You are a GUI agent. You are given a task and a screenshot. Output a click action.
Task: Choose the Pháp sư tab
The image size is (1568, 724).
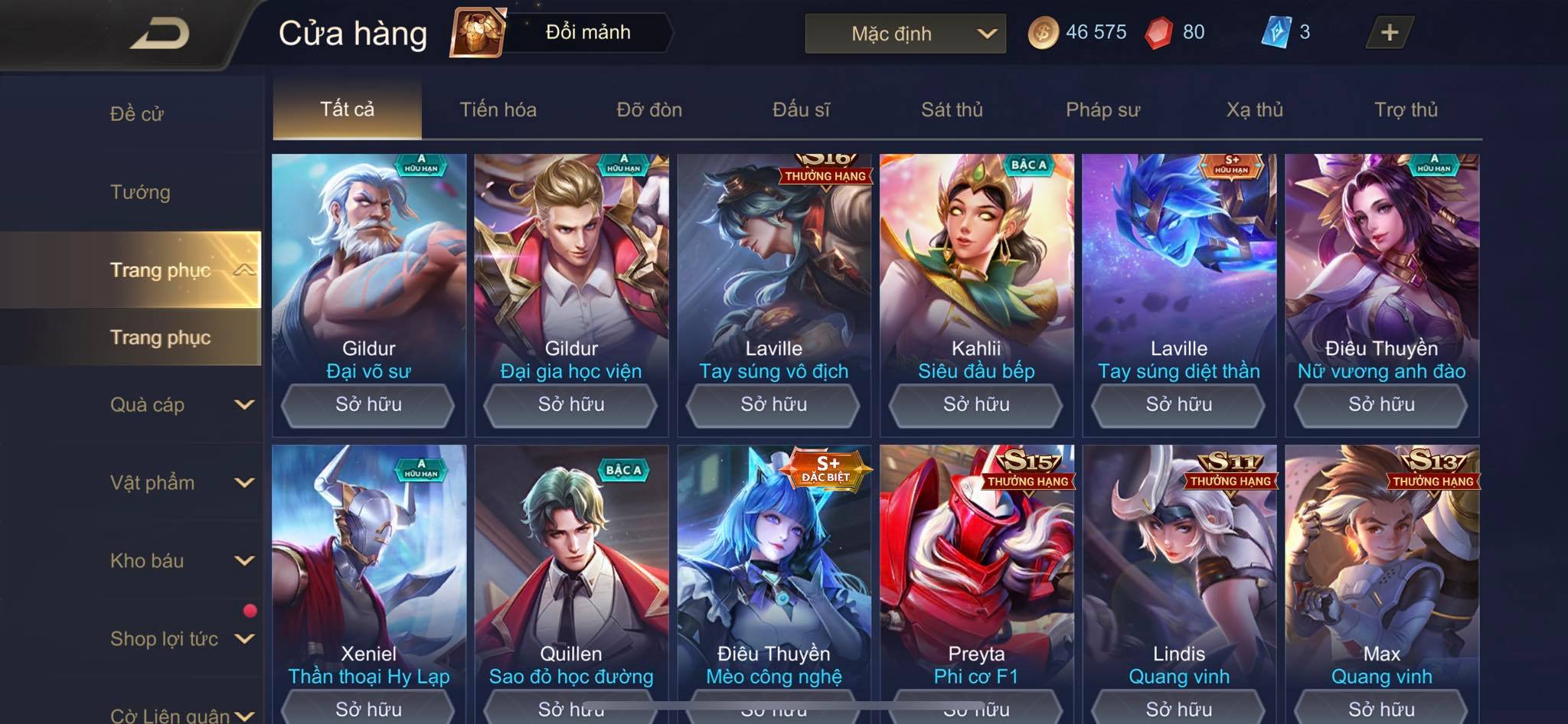(x=1102, y=109)
